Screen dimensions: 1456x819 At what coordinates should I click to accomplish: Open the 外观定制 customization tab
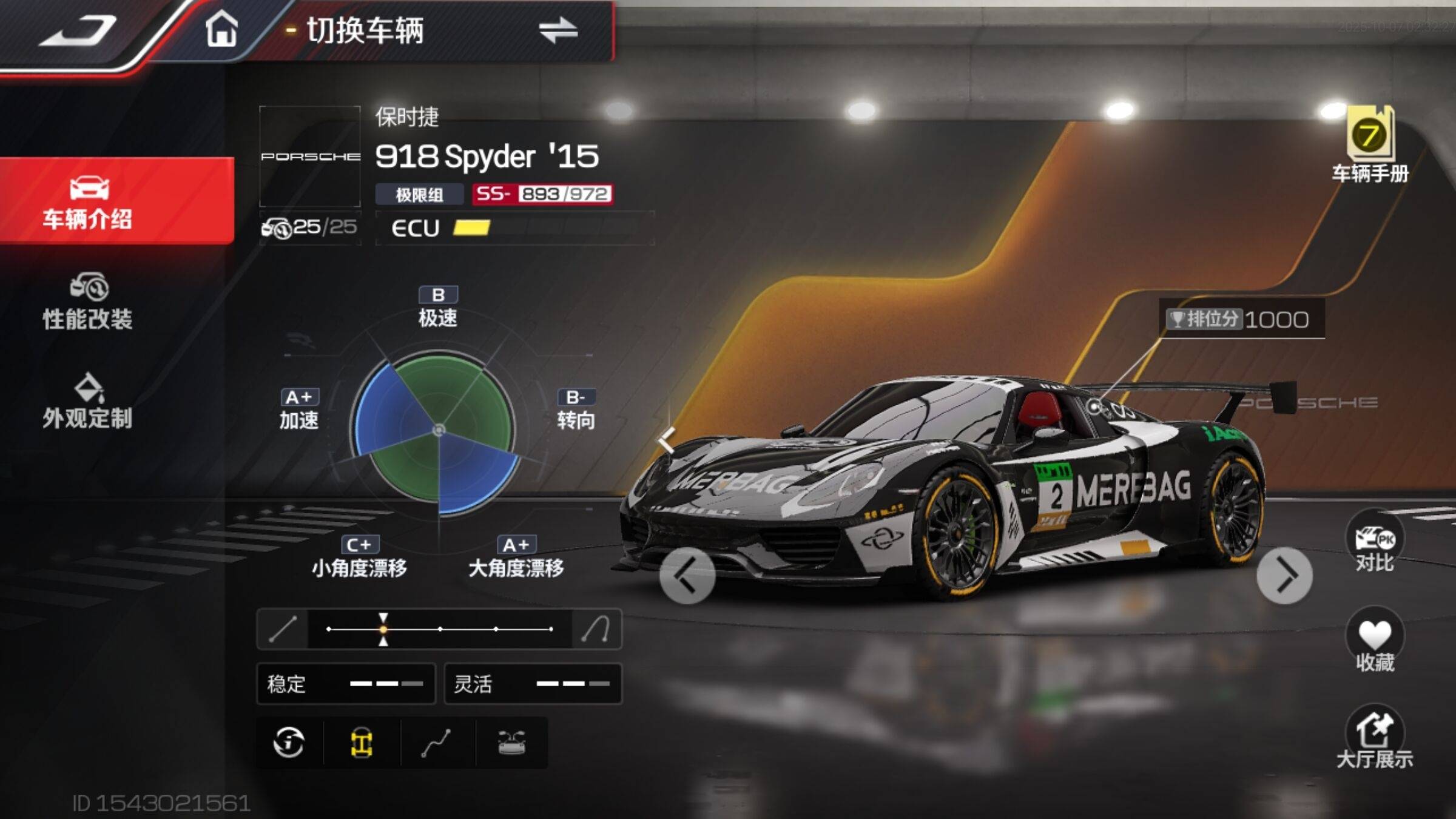(88, 402)
